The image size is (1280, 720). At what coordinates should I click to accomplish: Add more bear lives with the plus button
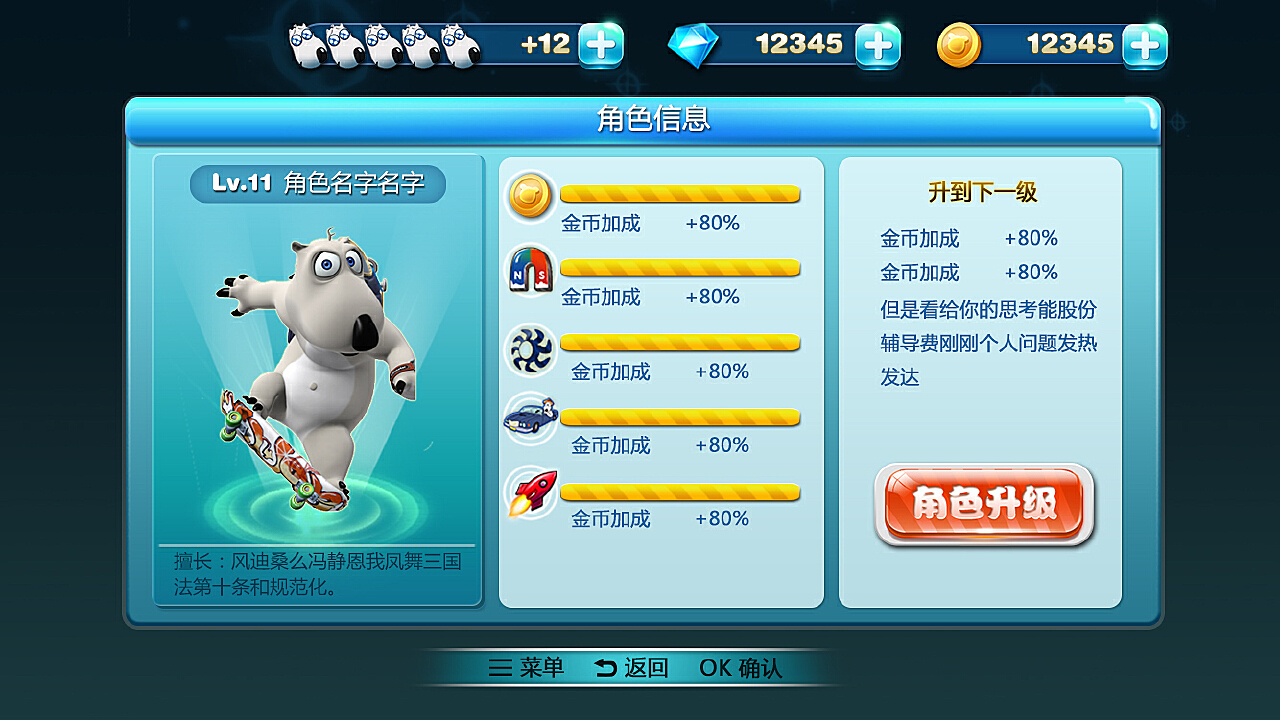point(601,45)
